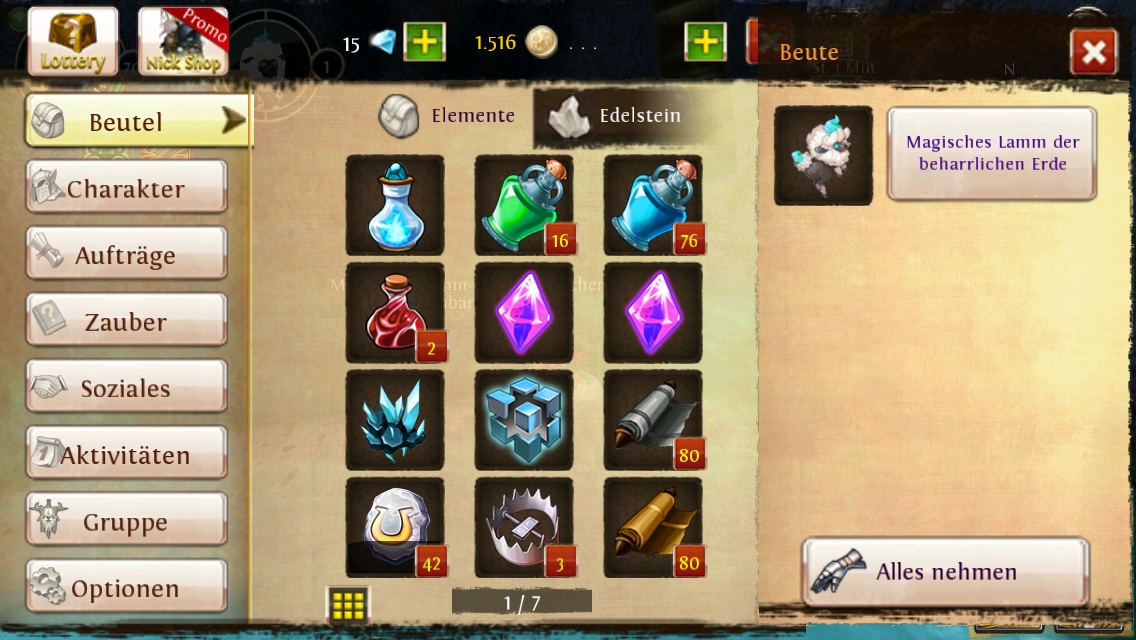
Task: Go to the Zauber menu
Action: click(127, 321)
